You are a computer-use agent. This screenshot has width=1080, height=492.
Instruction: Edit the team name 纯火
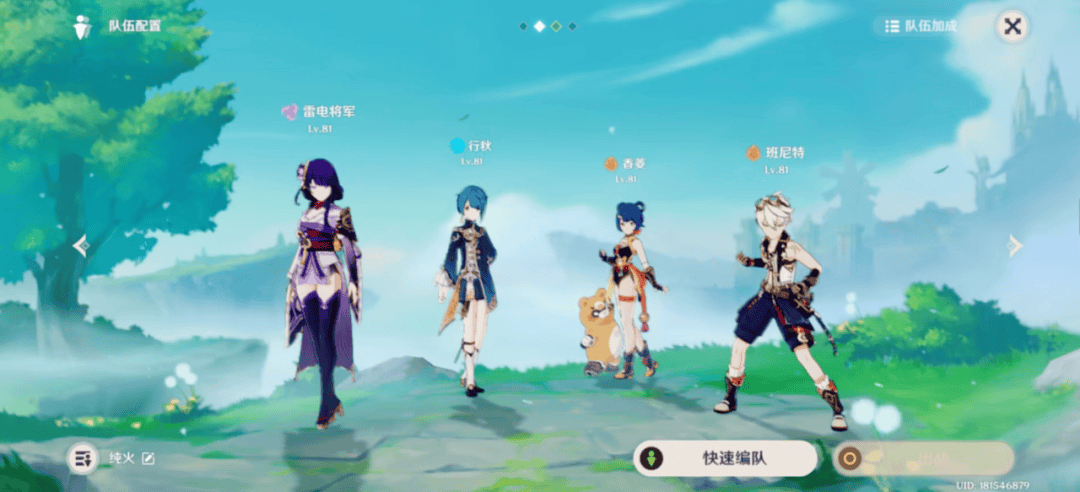(x=149, y=458)
